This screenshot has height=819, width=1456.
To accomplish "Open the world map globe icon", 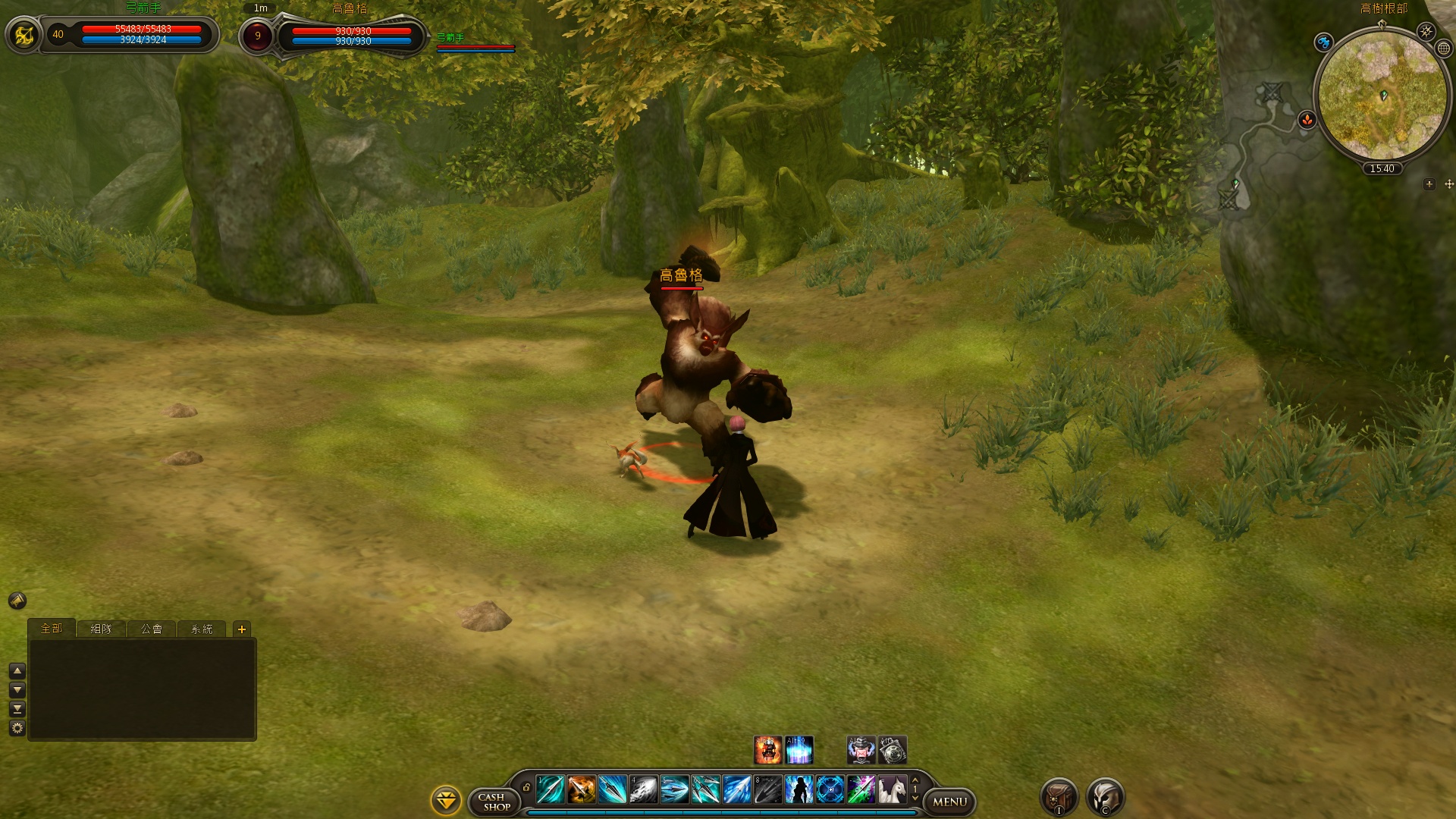I will tap(1444, 48).
